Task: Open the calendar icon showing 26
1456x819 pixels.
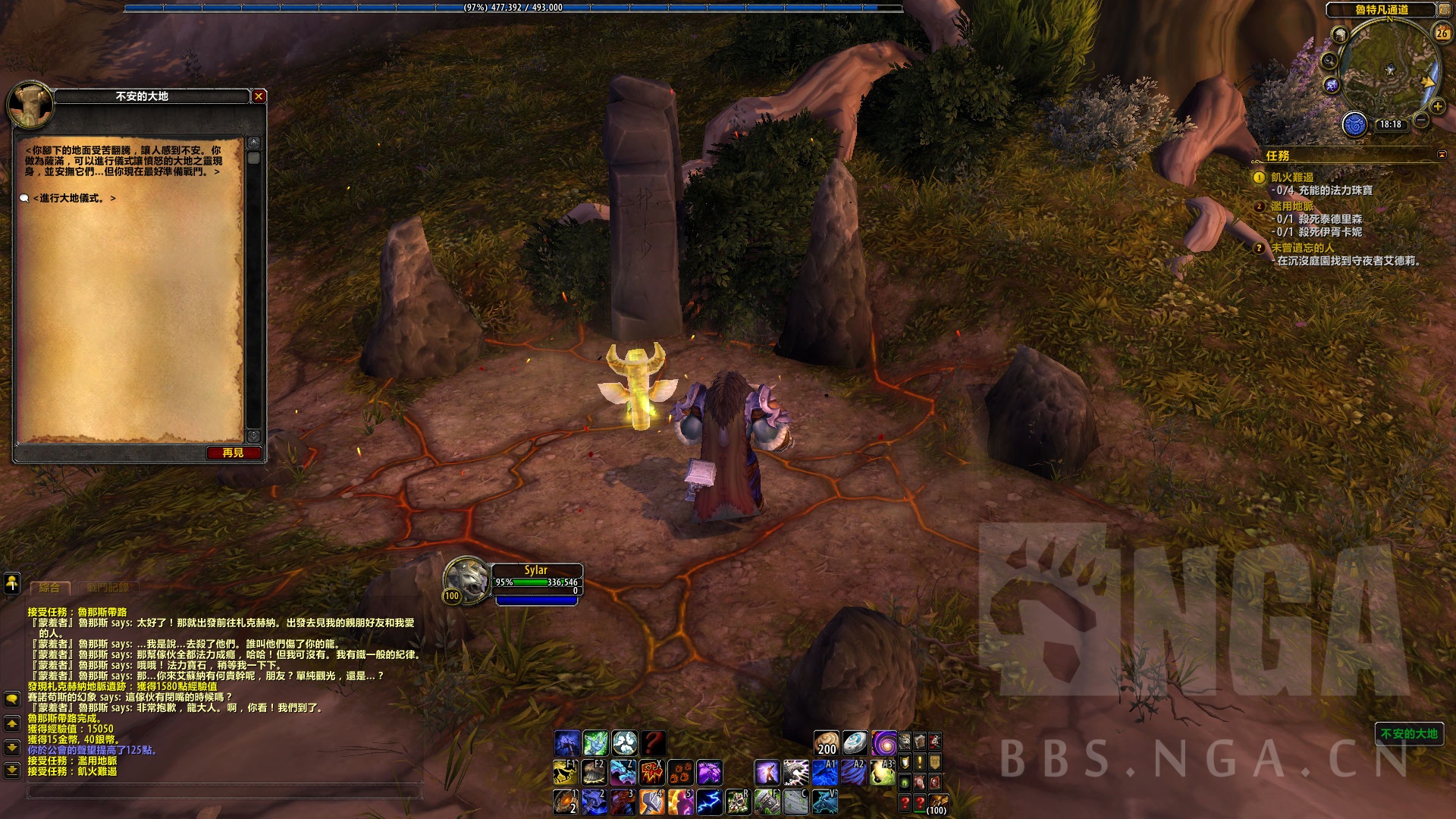Action: (x=1442, y=33)
